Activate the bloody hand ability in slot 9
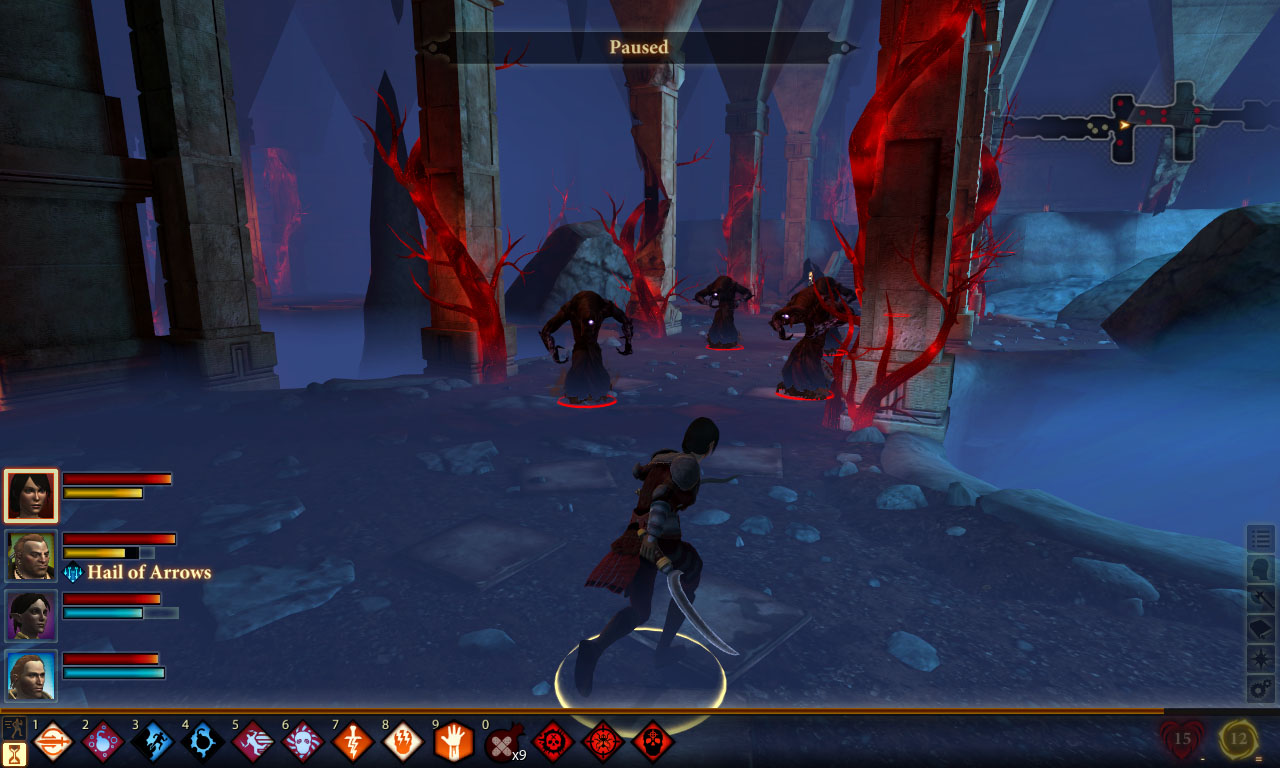 click(x=453, y=742)
